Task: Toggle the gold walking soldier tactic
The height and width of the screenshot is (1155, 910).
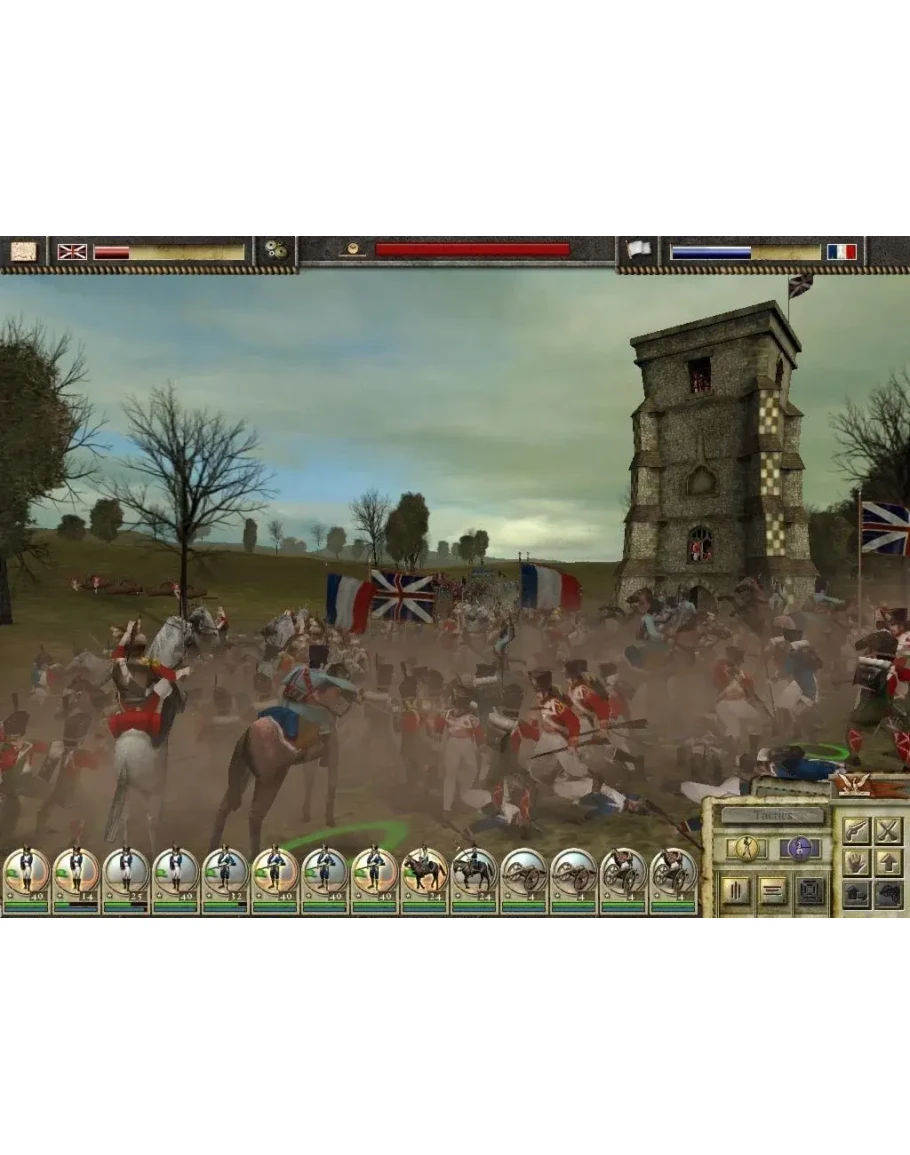Action: 746,848
